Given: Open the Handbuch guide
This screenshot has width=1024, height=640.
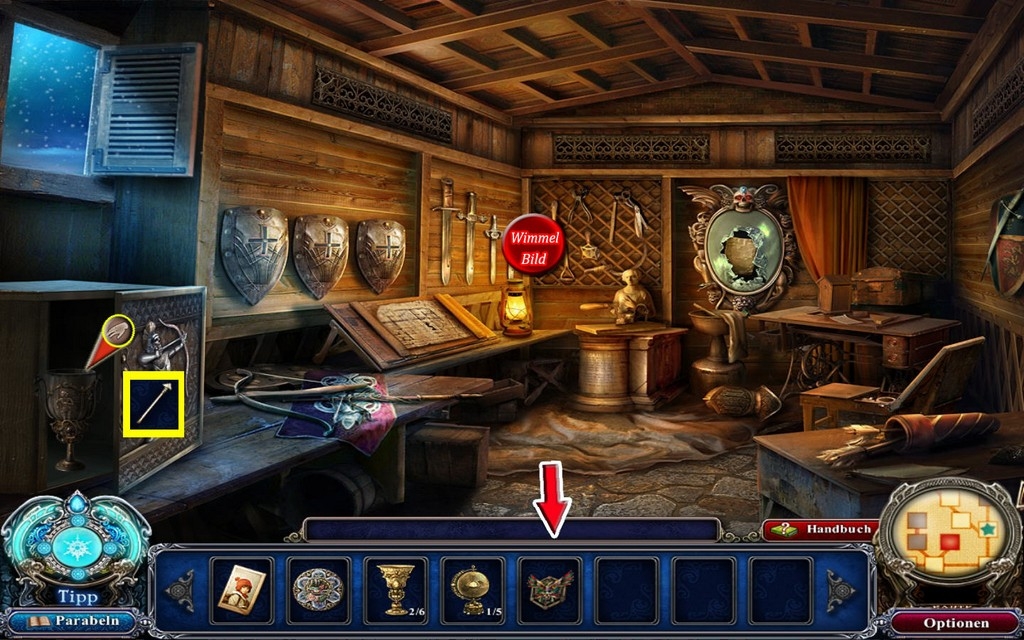Looking at the screenshot, I should pyautogui.click(x=821, y=530).
